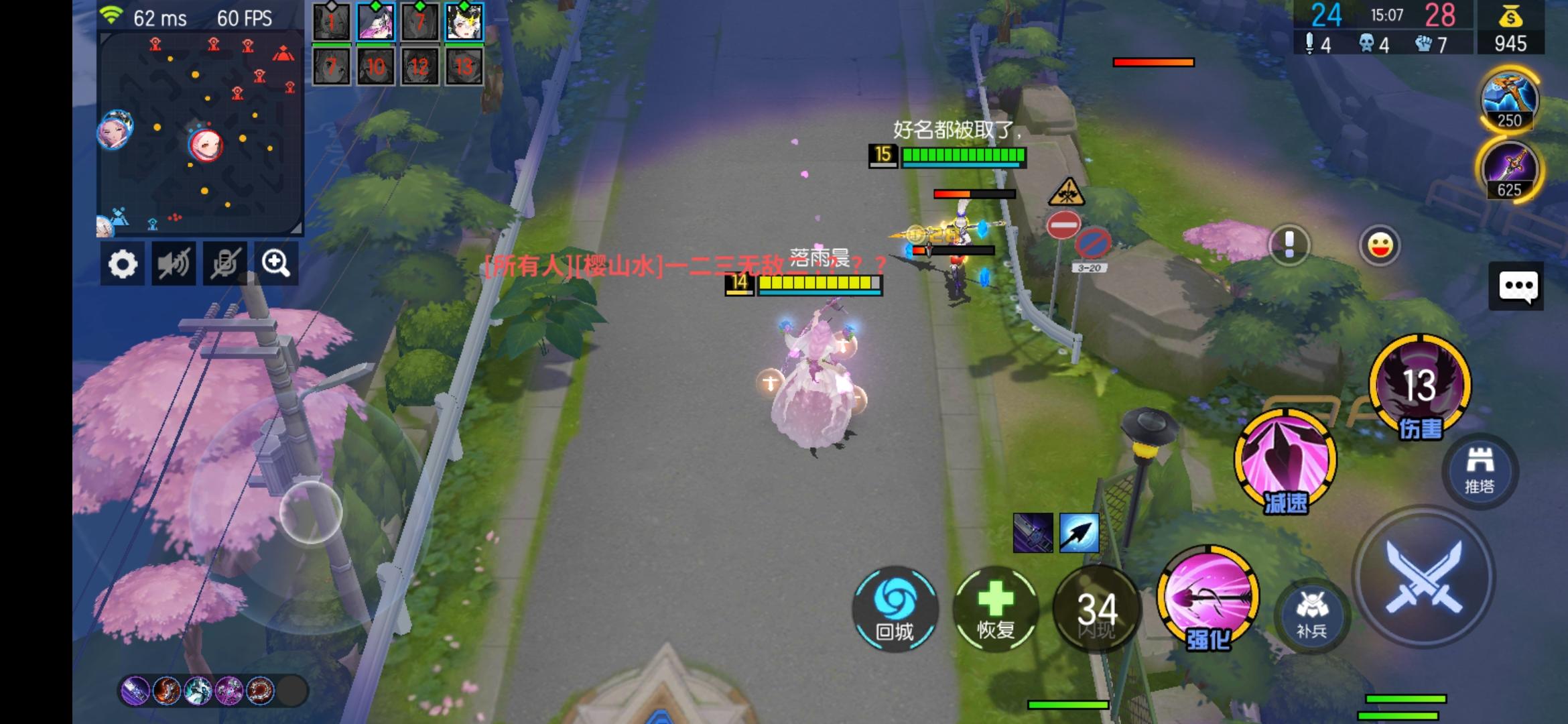This screenshot has width=1568, height=724.
Task: Mute the microphone
Action: [224, 263]
